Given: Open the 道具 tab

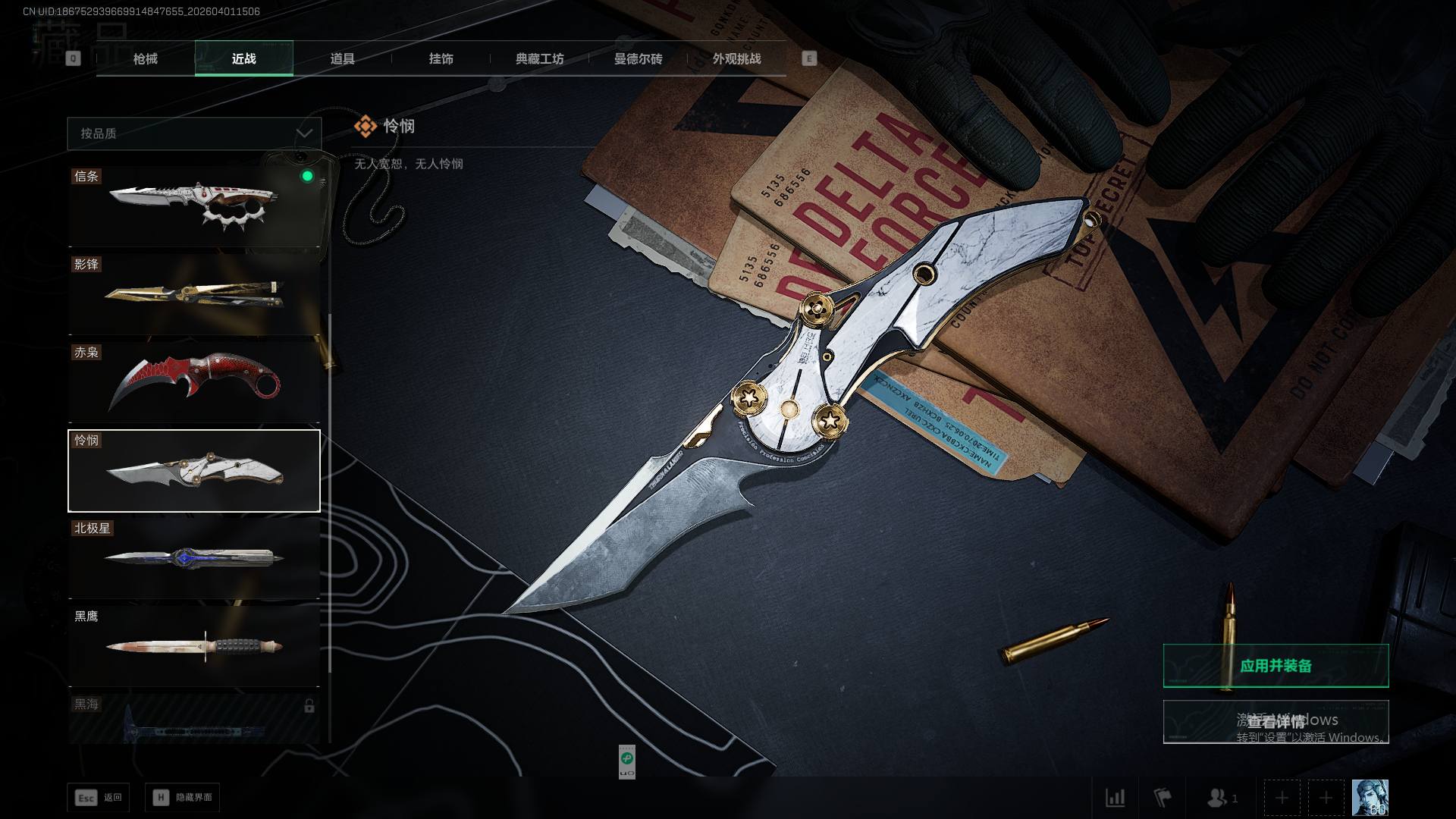Looking at the screenshot, I should pos(342,59).
